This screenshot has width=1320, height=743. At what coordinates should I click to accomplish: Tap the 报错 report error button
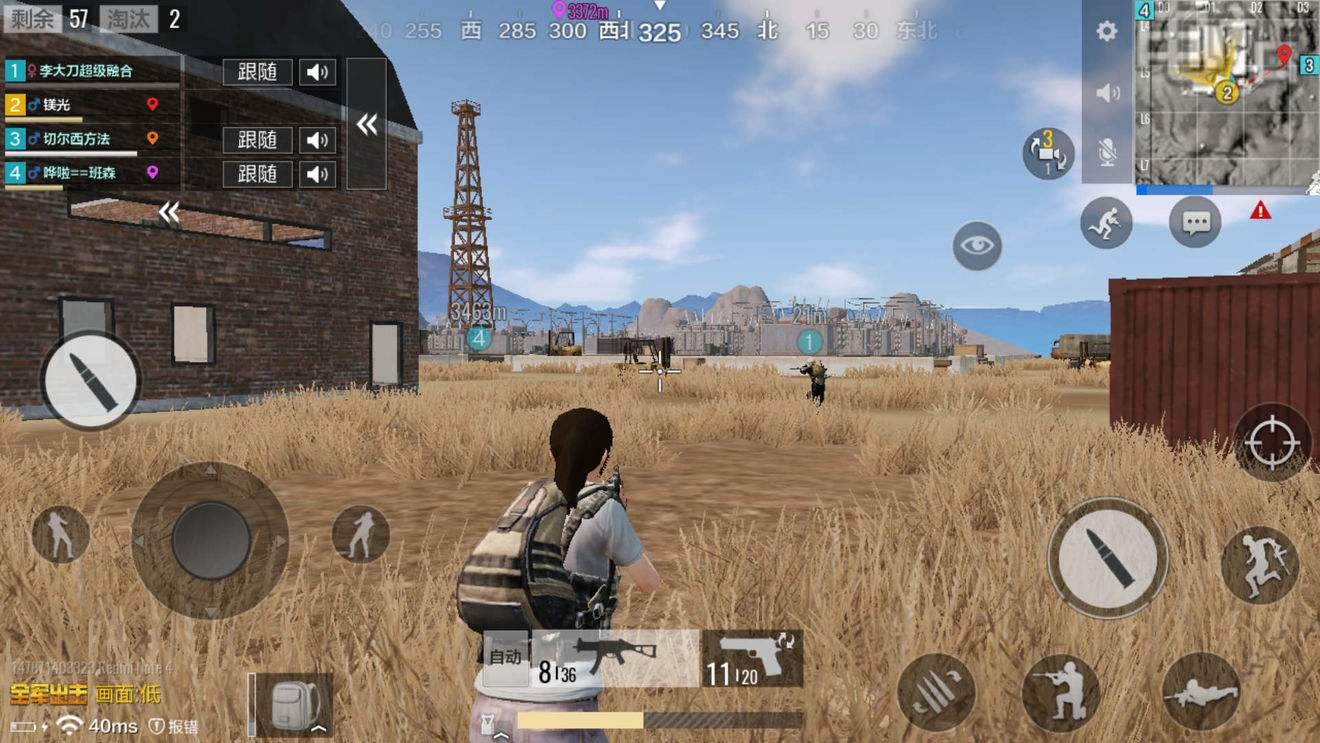coord(174,726)
